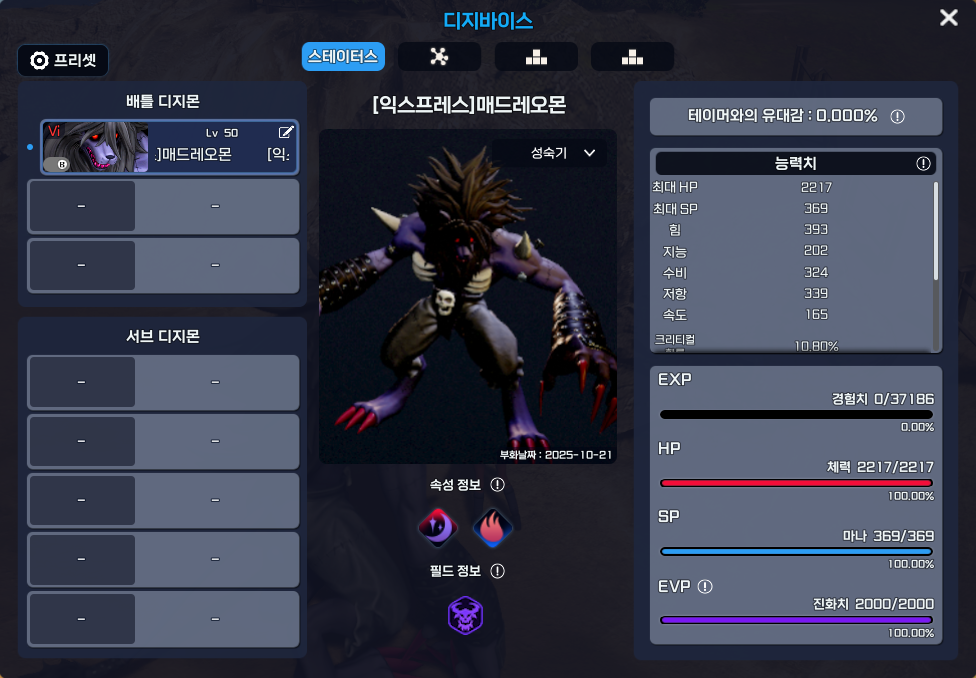
Task: Show the 능력치 stats info tooltip
Action: tap(923, 163)
